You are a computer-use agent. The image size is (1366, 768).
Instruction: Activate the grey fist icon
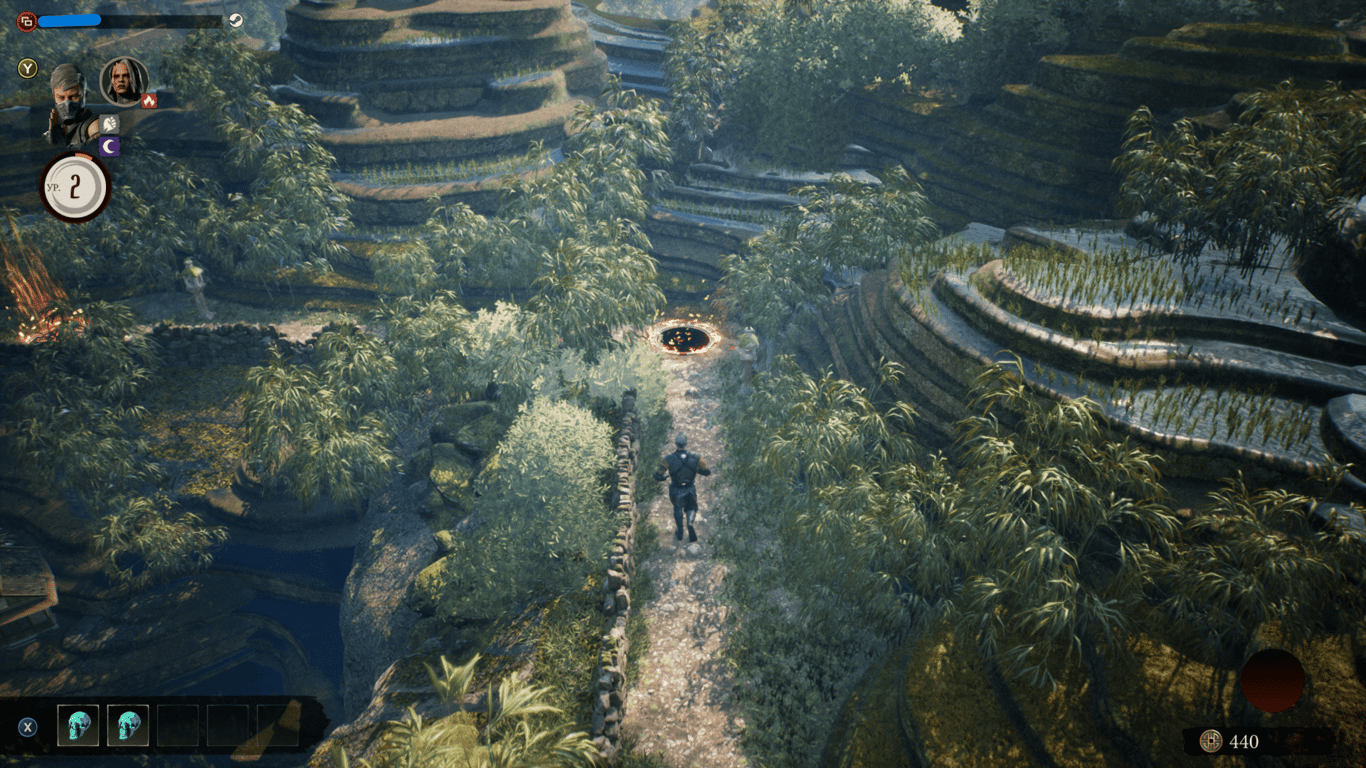(109, 124)
